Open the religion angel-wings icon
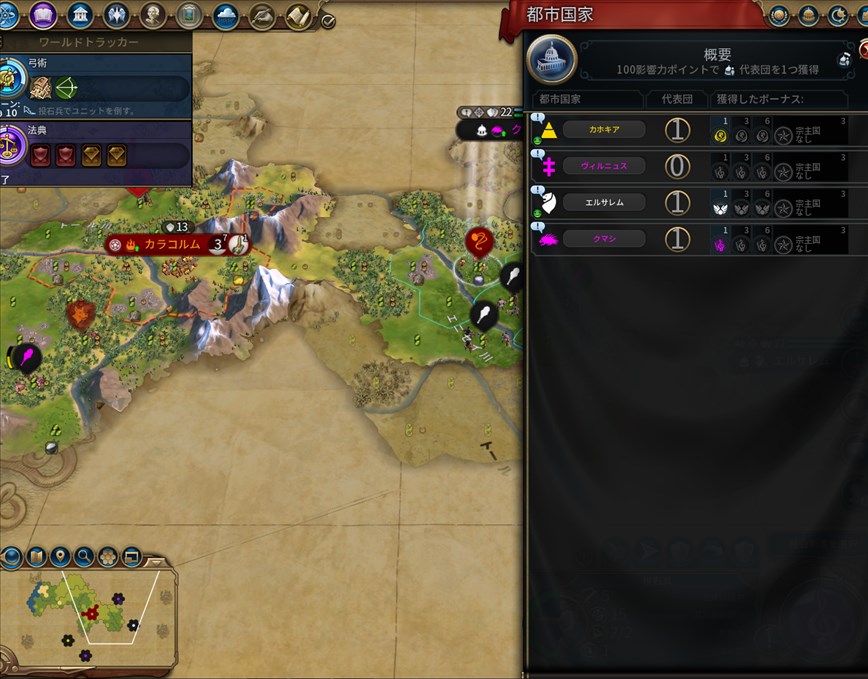 [117, 16]
